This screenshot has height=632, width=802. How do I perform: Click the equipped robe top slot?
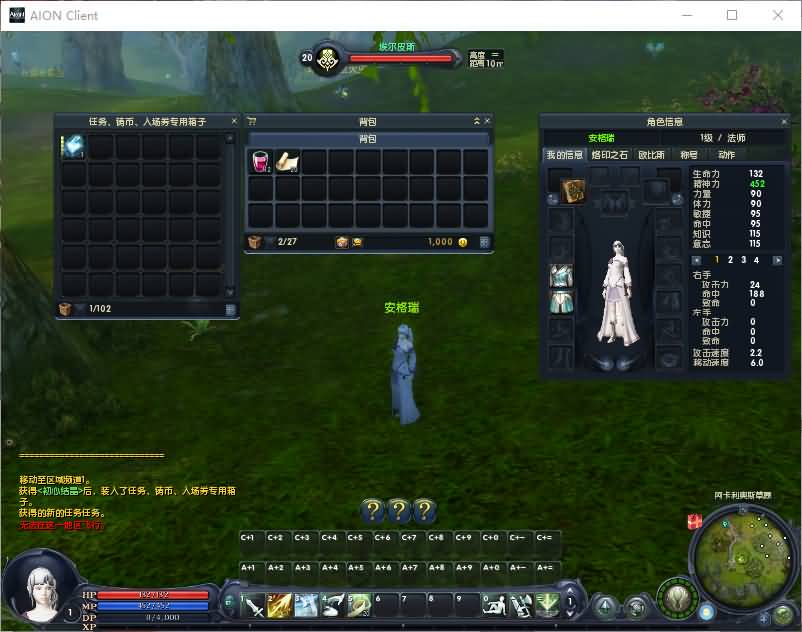pos(561,275)
